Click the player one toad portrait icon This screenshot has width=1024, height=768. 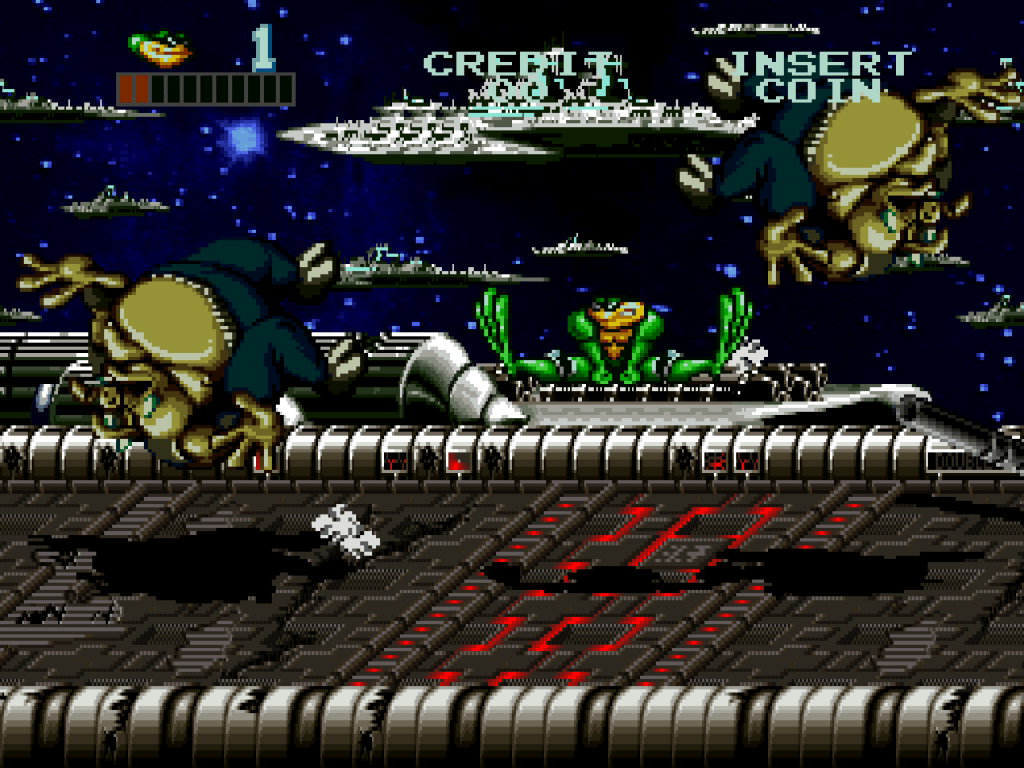pyautogui.click(x=160, y=47)
